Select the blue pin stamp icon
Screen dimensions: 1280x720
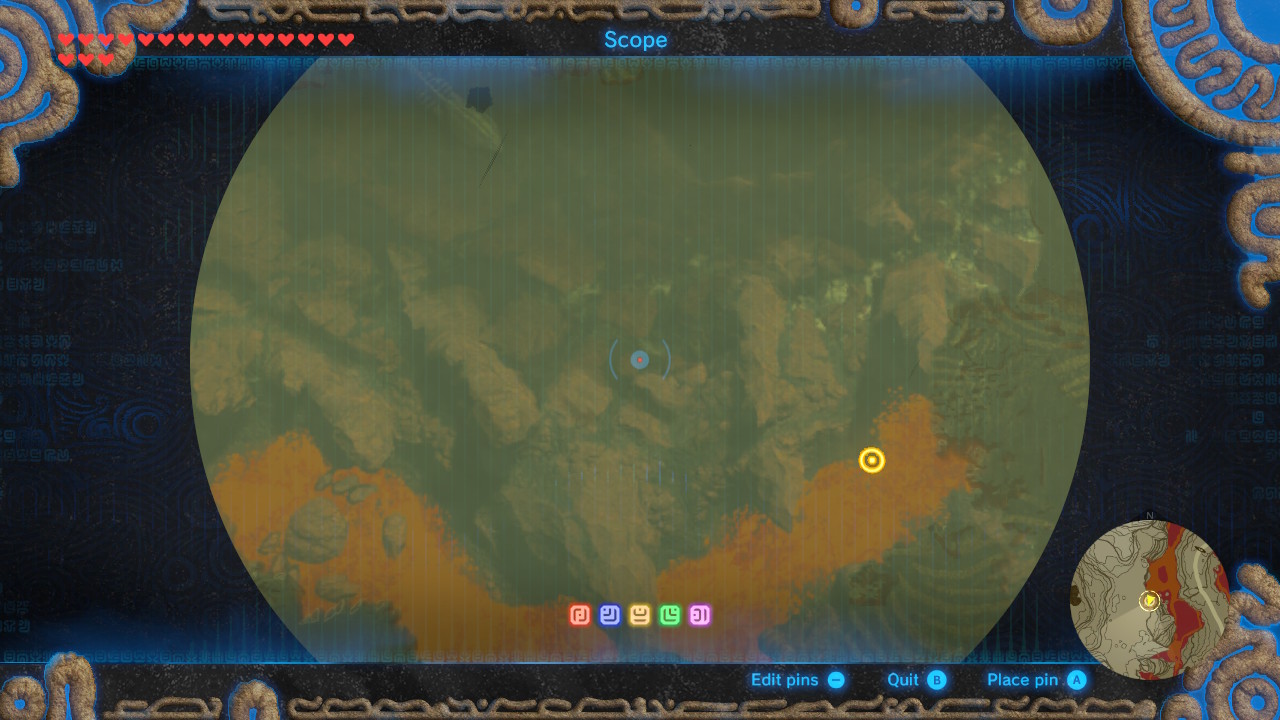608,614
